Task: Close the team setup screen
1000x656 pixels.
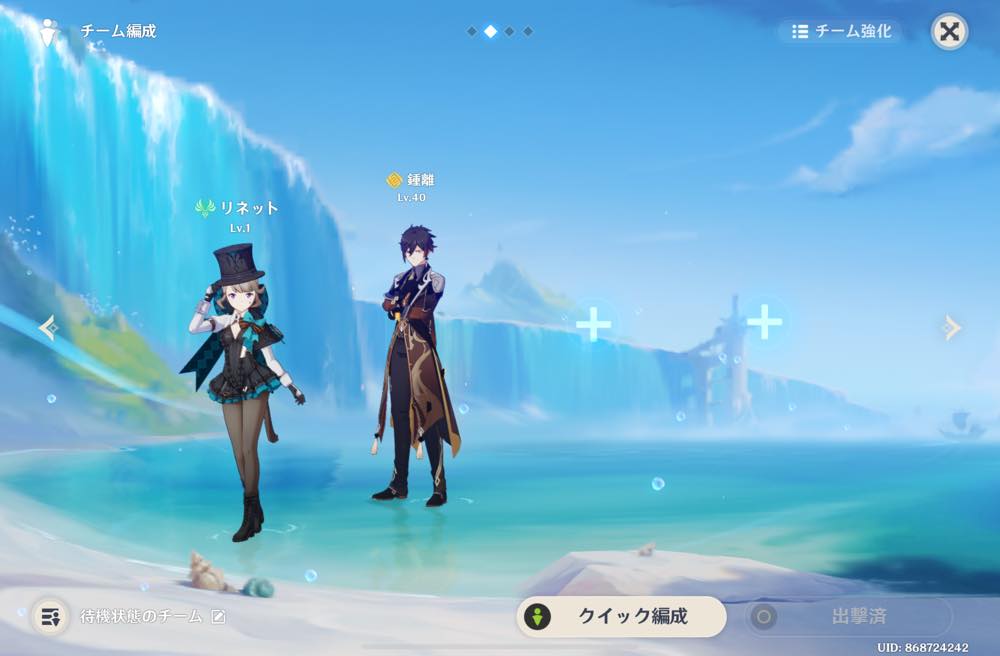Action: pyautogui.click(x=949, y=32)
